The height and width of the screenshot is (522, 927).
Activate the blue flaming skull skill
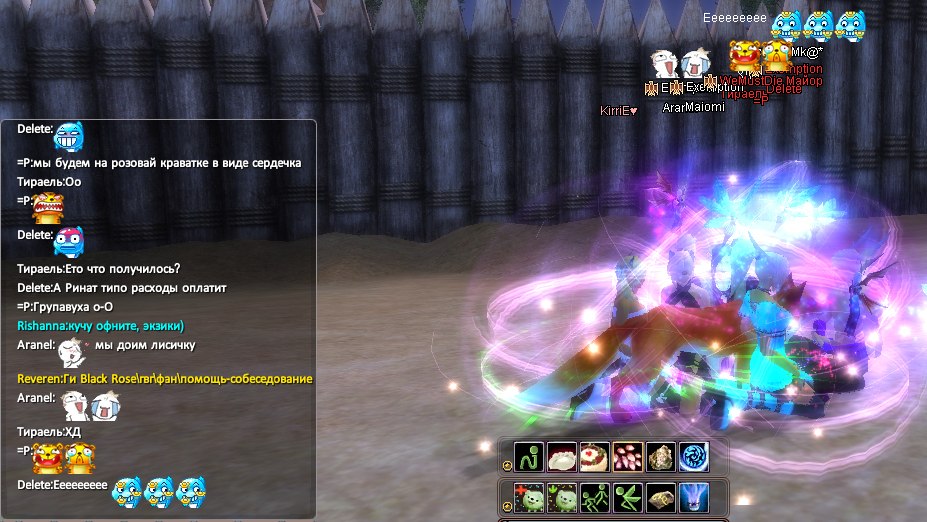[x=694, y=496]
